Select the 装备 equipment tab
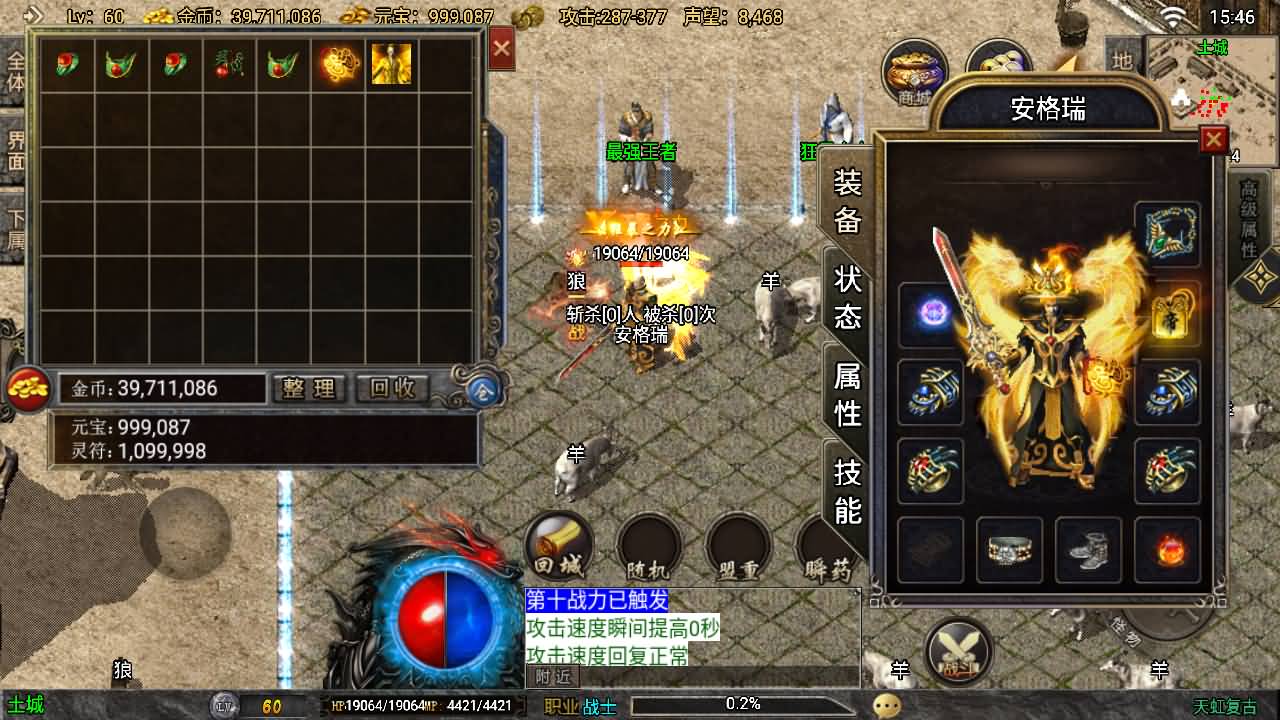 click(x=847, y=201)
